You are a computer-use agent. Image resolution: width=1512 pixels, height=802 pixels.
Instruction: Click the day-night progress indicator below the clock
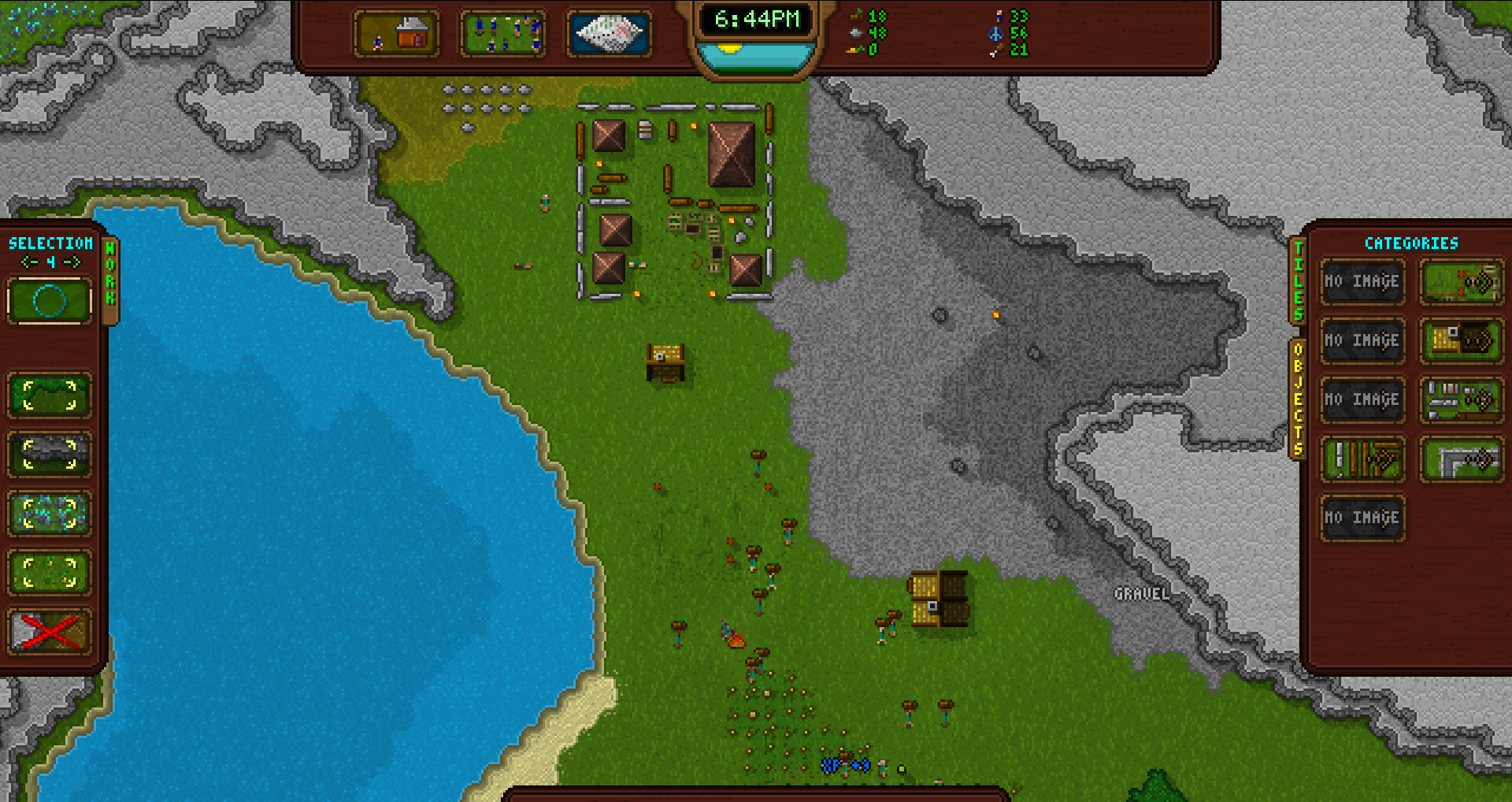[x=756, y=55]
